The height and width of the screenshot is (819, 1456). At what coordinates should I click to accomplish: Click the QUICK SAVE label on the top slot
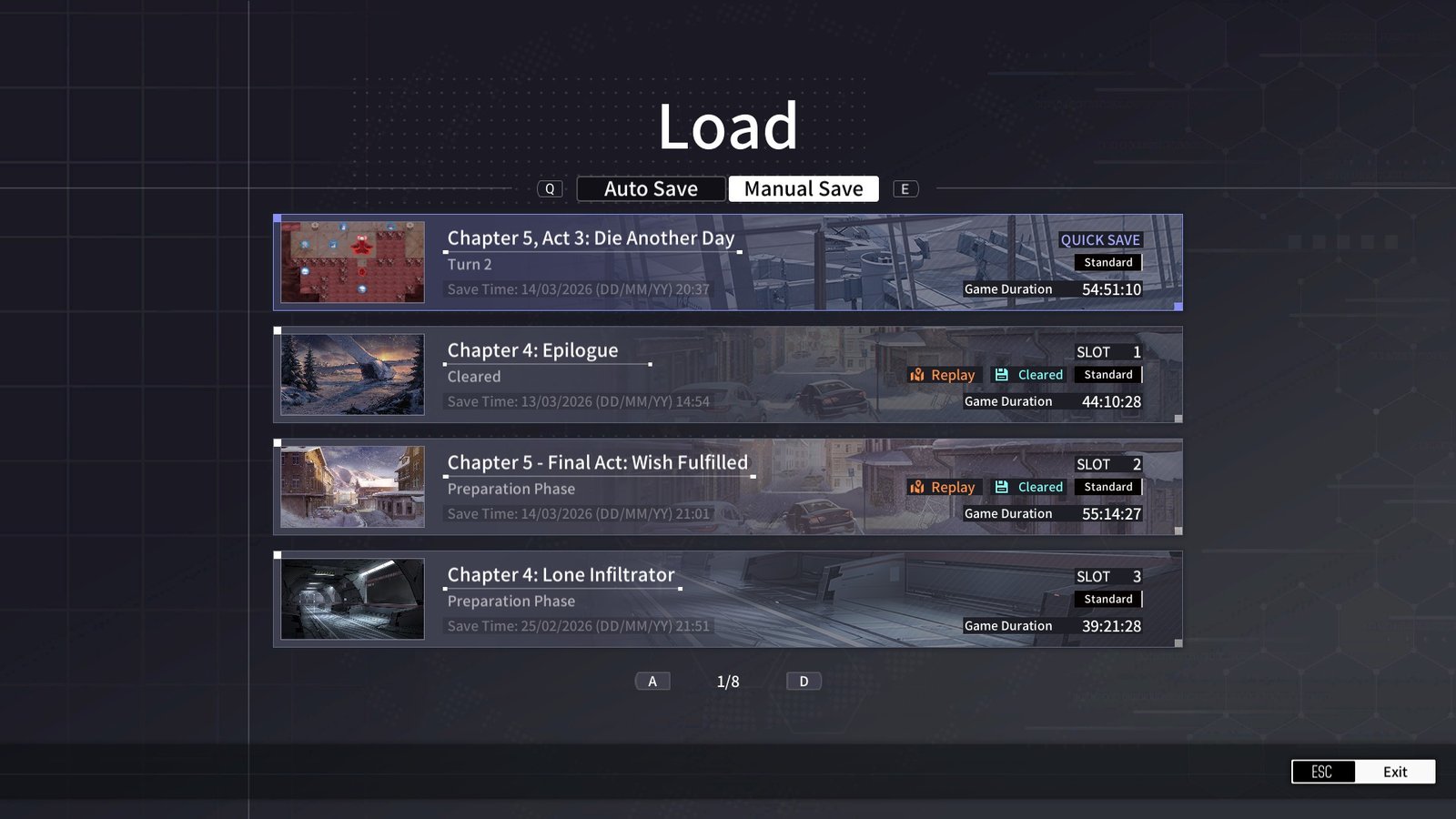1101,239
